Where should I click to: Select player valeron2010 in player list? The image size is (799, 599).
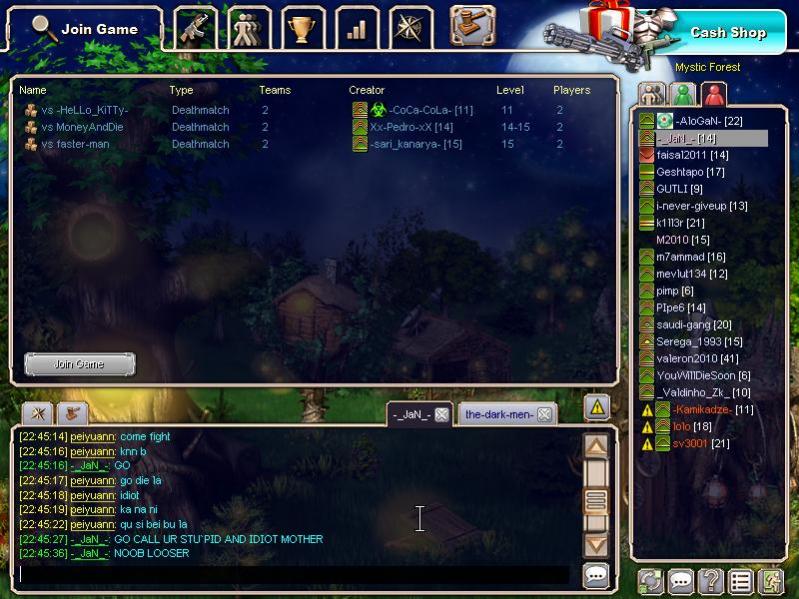[x=697, y=358]
